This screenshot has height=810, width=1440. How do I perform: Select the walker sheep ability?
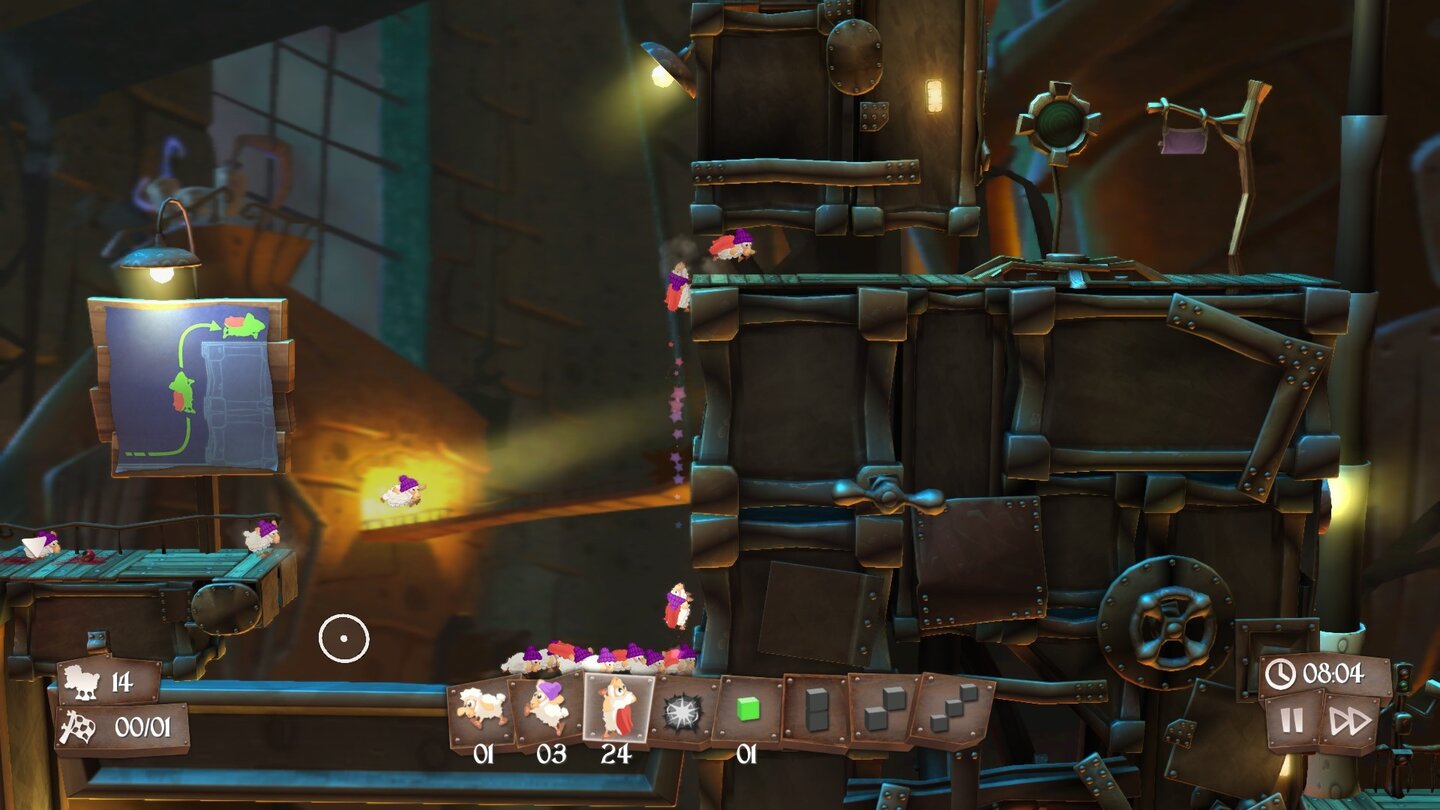point(481,705)
